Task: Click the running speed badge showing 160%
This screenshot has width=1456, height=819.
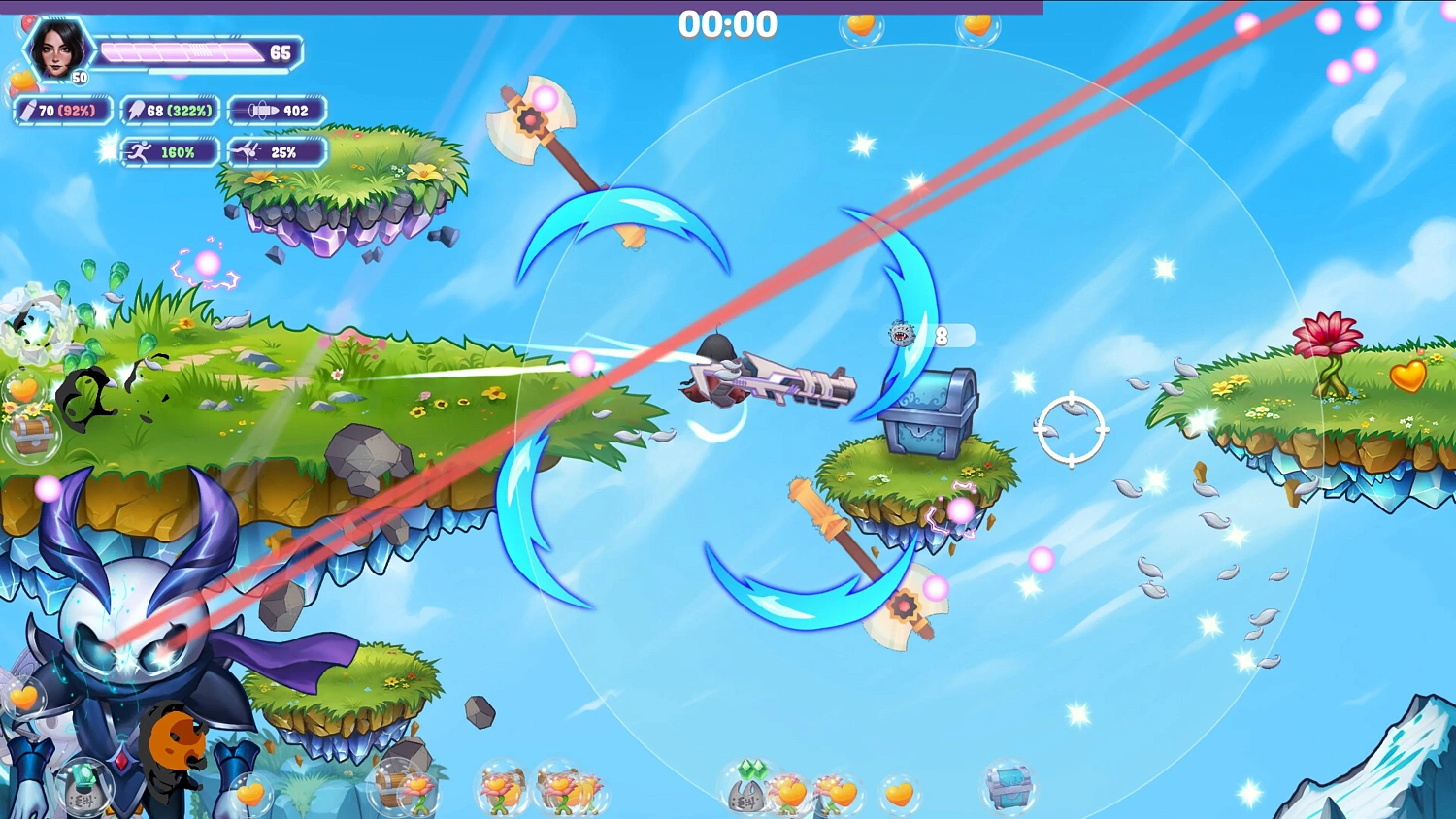Action: tap(169, 152)
